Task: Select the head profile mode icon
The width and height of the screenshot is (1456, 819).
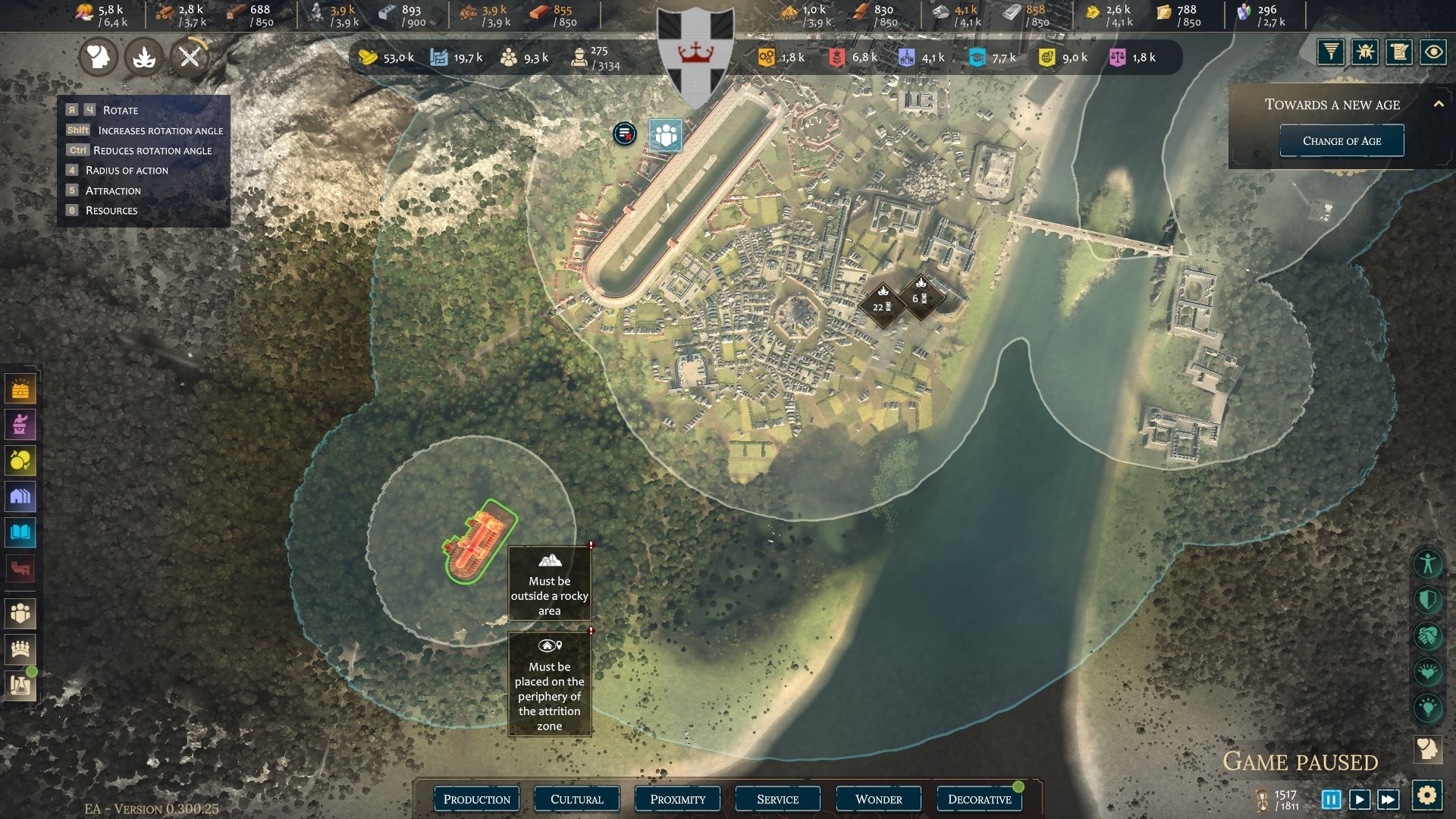Action: pos(99,56)
